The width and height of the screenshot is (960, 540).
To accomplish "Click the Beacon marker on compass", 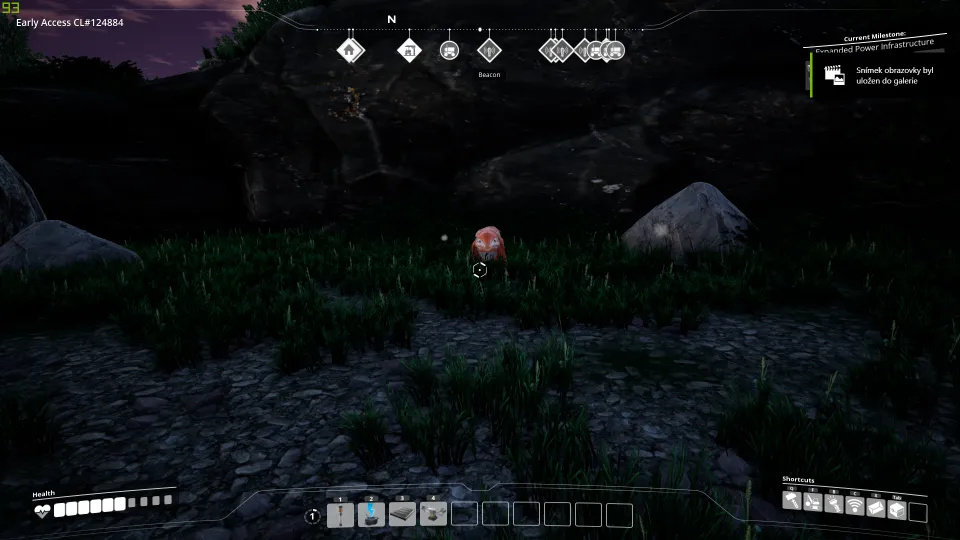I will [488, 50].
